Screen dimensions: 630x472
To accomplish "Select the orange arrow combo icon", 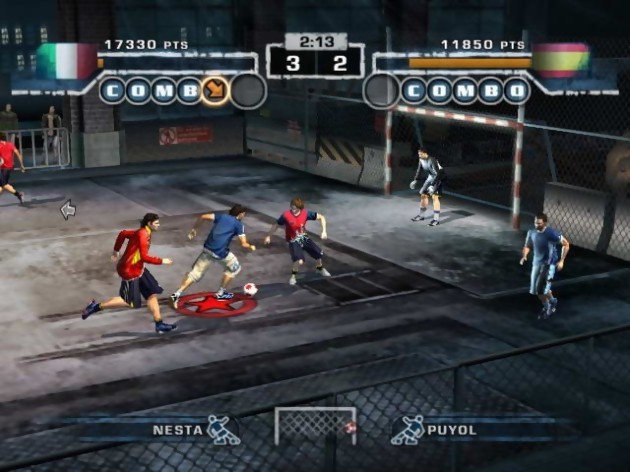I will coord(215,91).
